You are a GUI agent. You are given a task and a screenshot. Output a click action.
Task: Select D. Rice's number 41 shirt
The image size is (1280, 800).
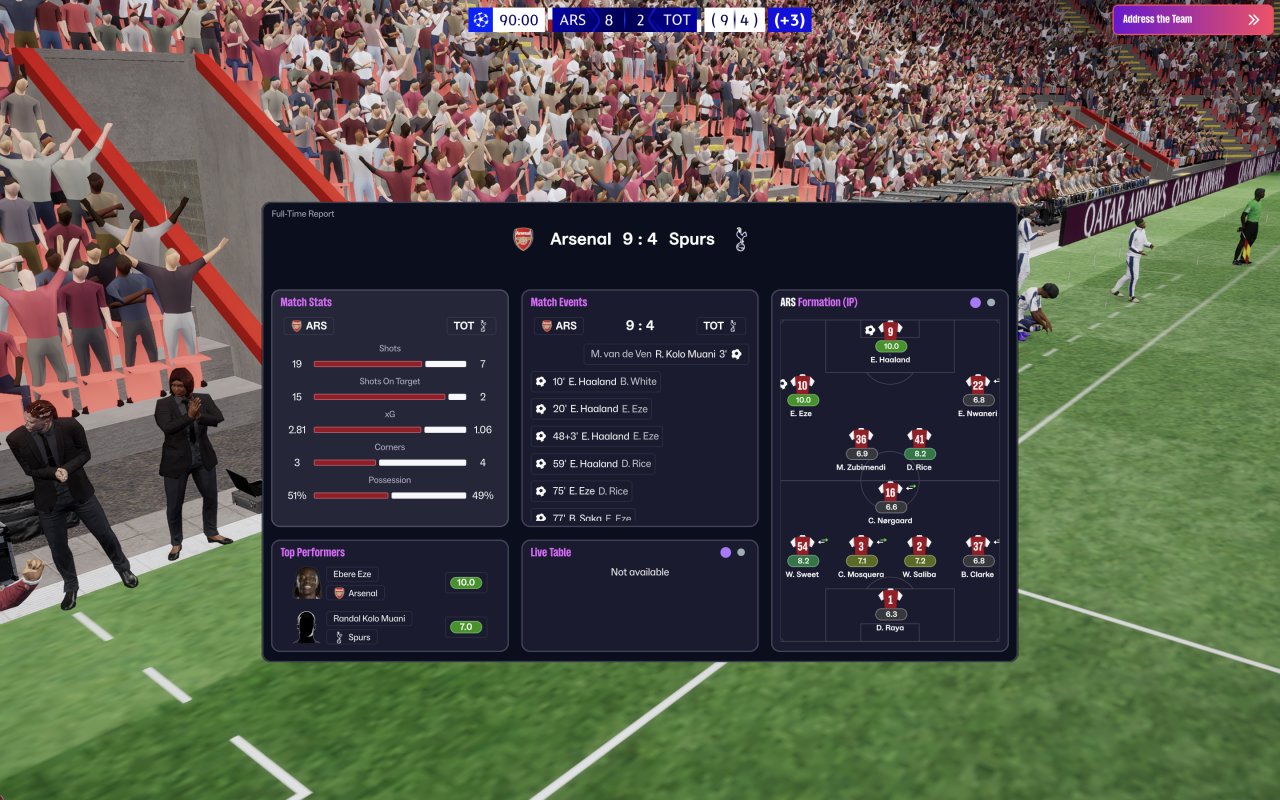(919, 438)
